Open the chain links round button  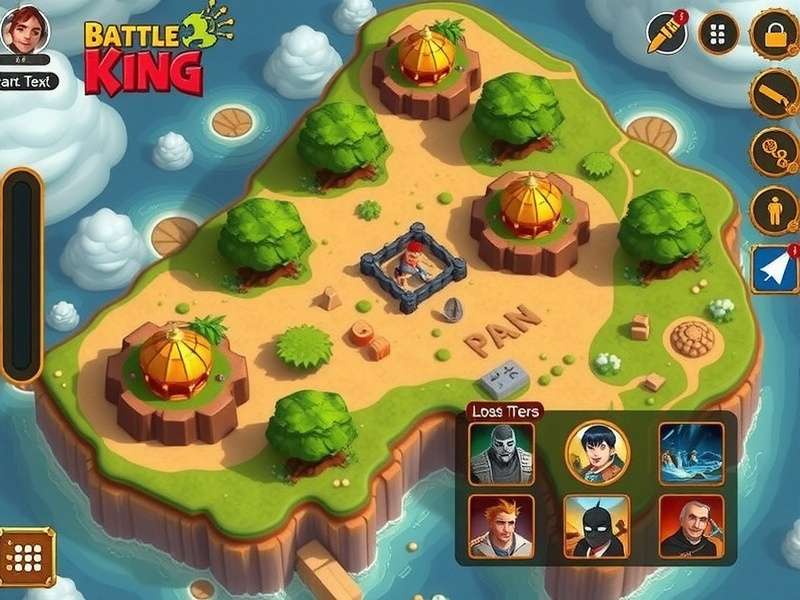click(x=773, y=152)
